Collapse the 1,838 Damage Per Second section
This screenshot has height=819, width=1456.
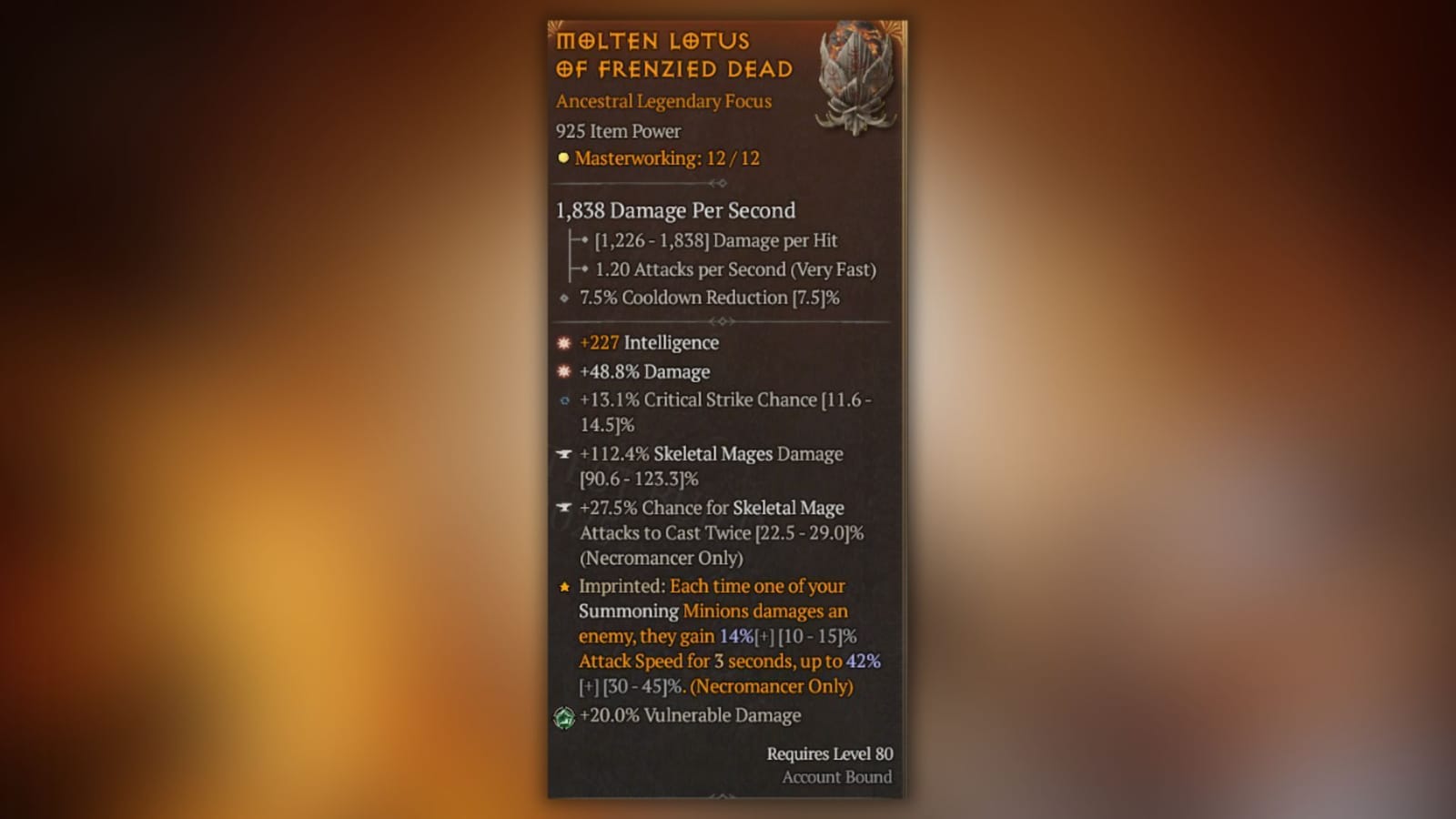click(x=675, y=210)
